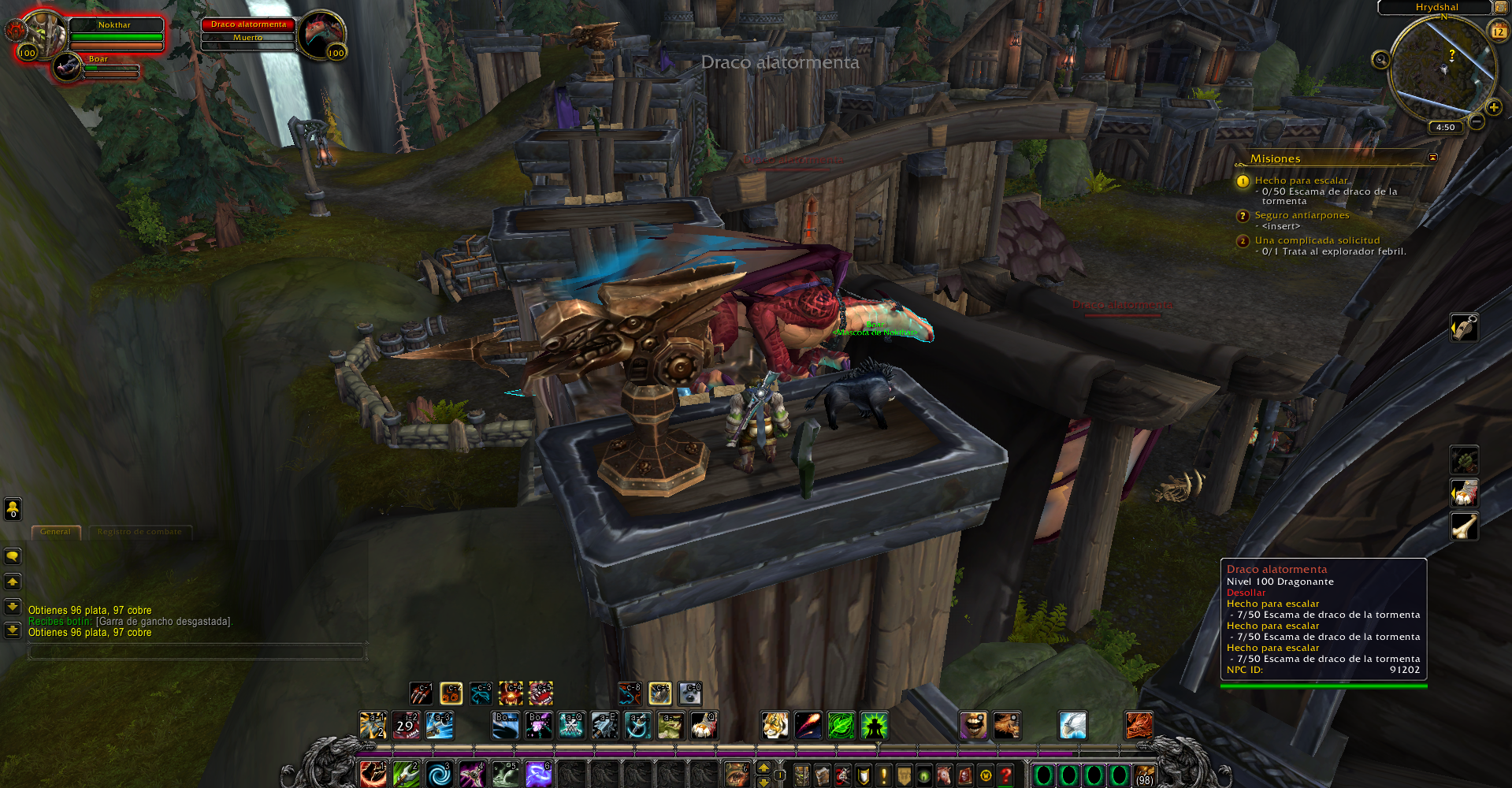The width and height of the screenshot is (1512, 788).
Task: Collapse the Misiones objective tracker
Action: (1432, 158)
